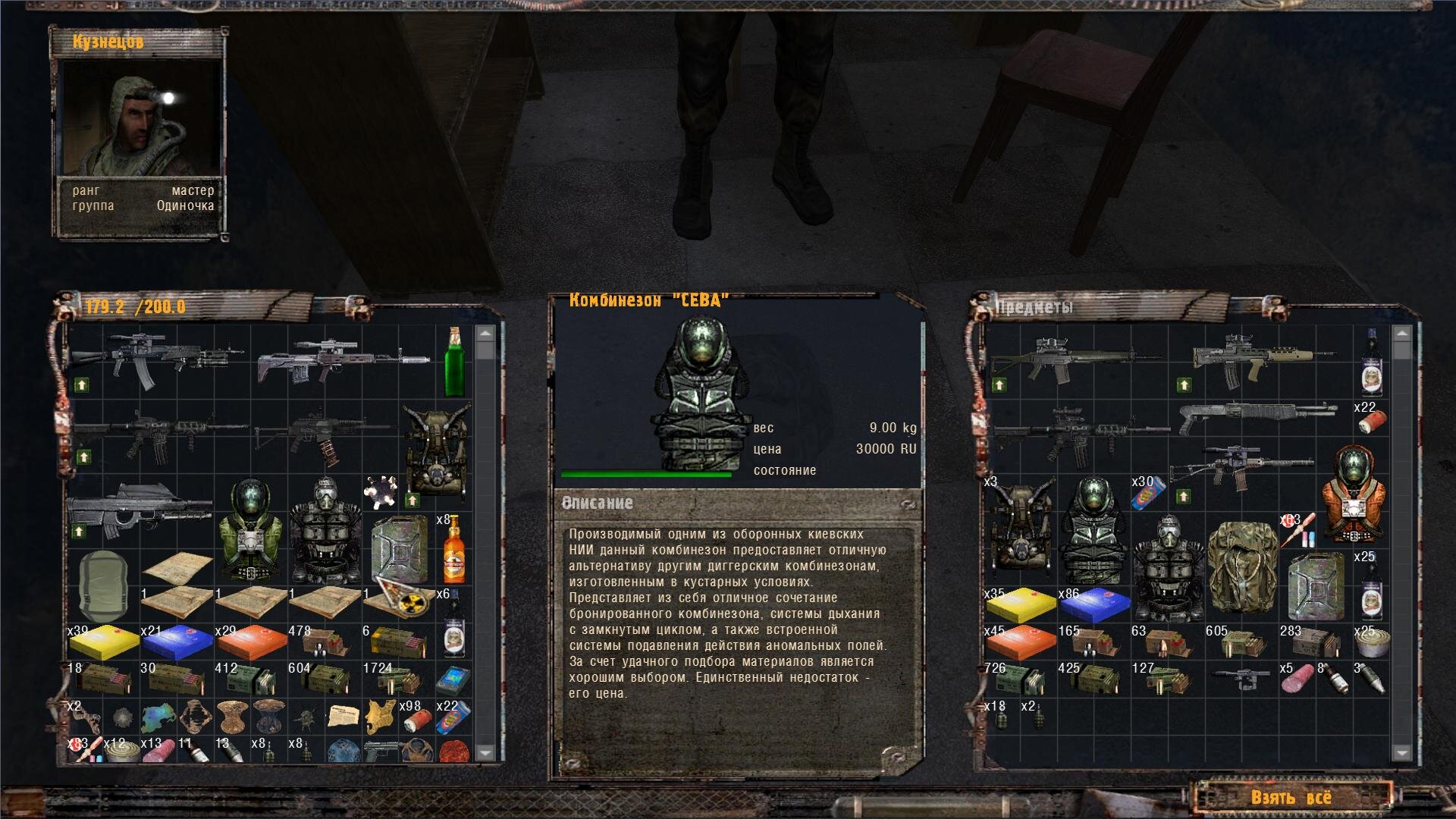Click the Предметы panel scroll-down arrow
The width and height of the screenshot is (1456, 819).
click(x=1401, y=752)
